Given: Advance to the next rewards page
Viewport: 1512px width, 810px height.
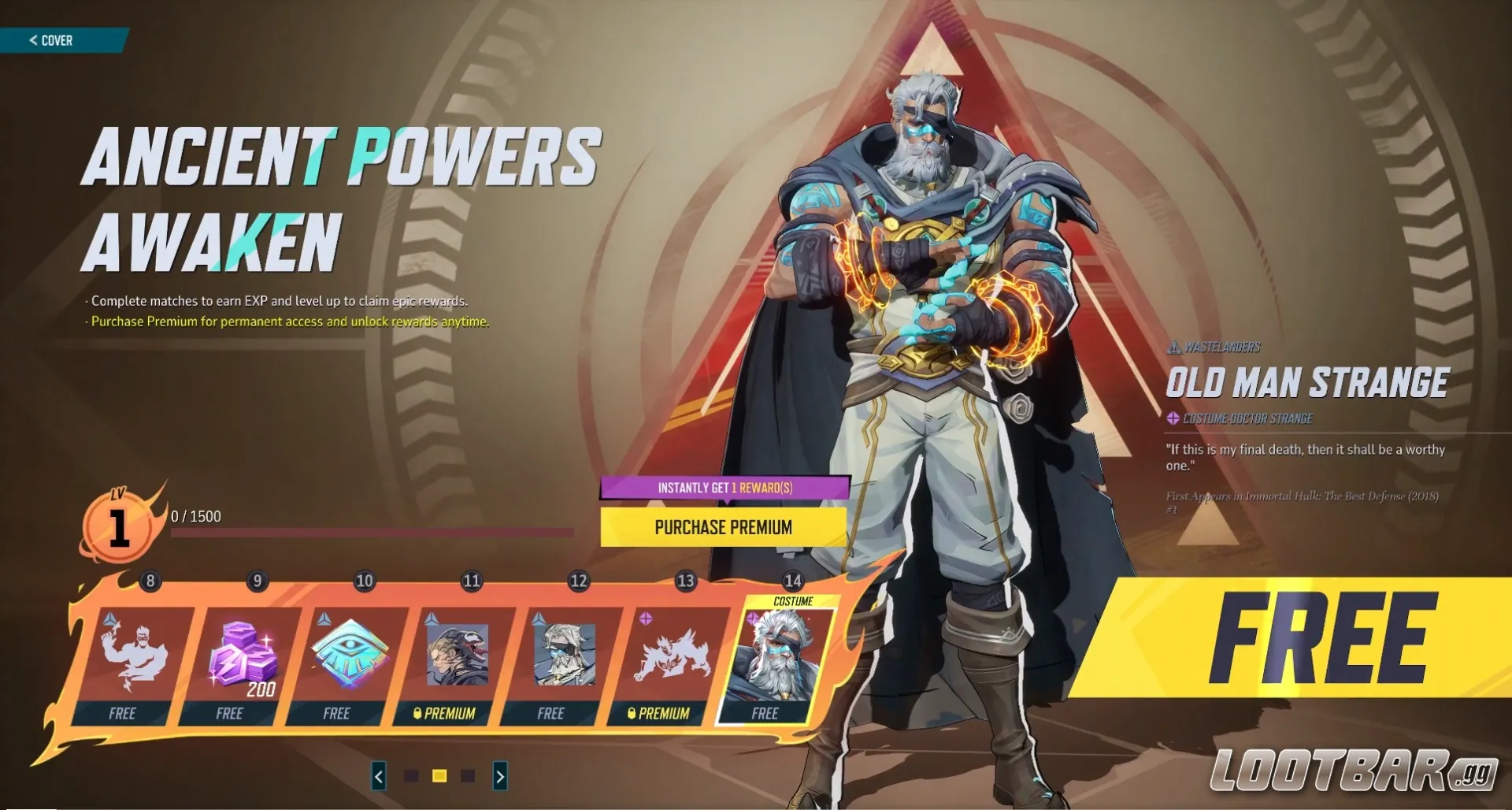Looking at the screenshot, I should pyautogui.click(x=500, y=777).
